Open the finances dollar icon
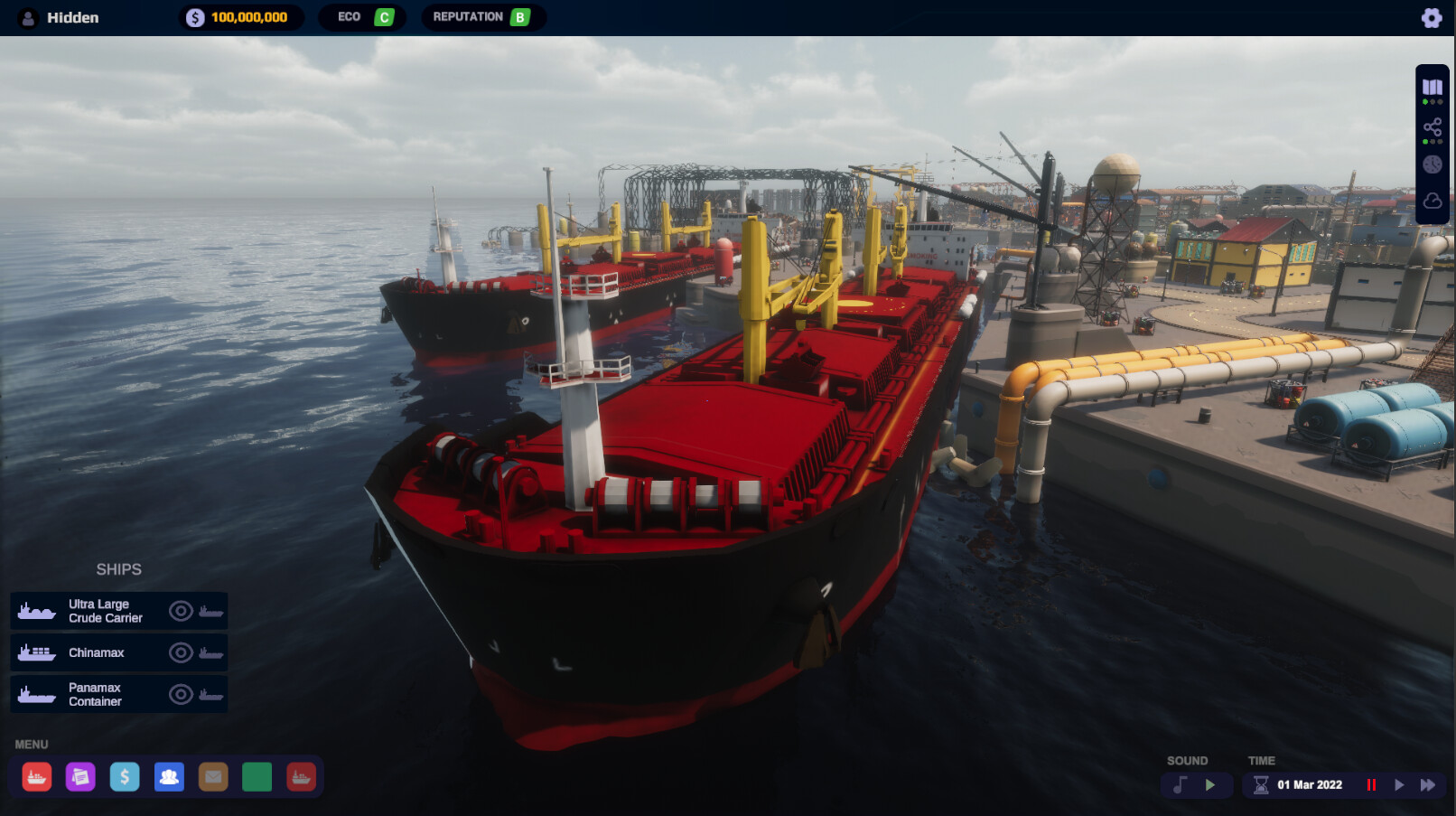The height and width of the screenshot is (816, 1456). click(x=125, y=776)
